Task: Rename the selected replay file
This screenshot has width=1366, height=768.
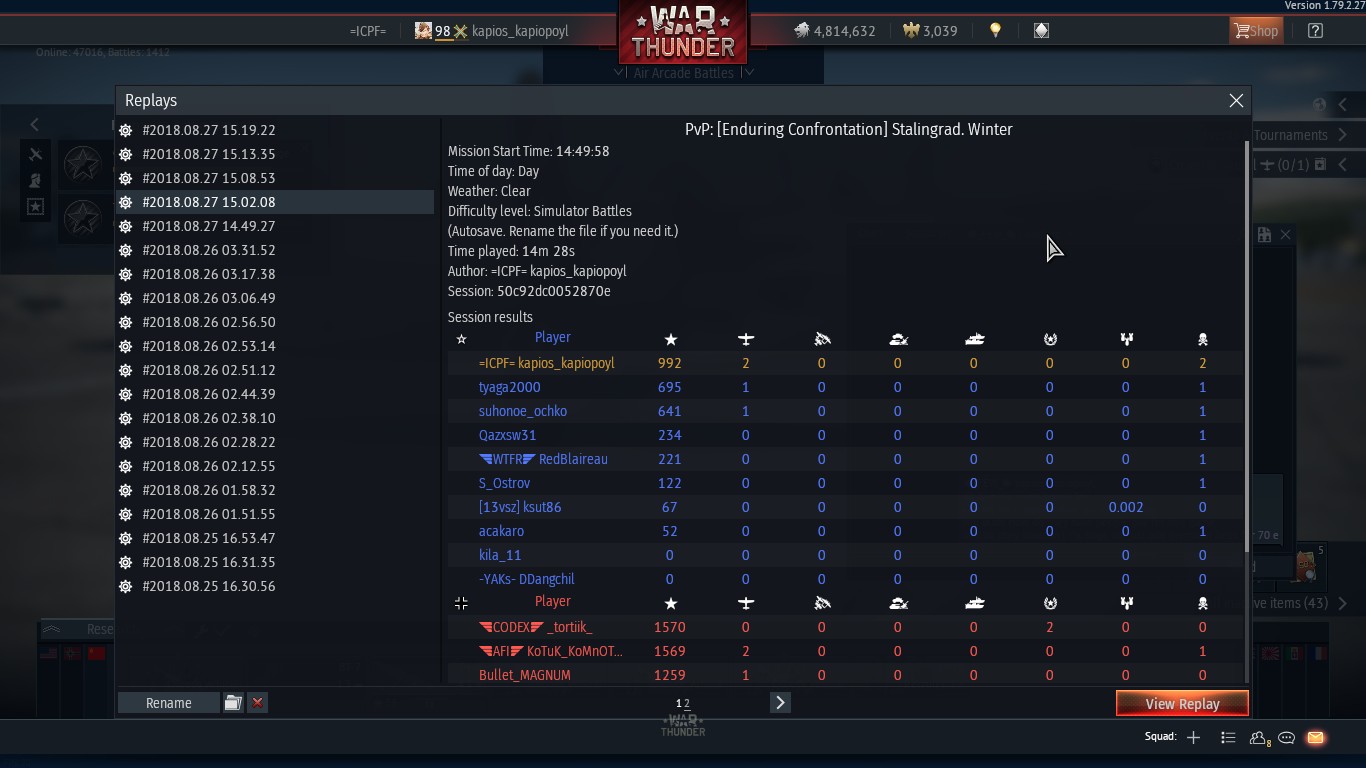Action: [168, 703]
